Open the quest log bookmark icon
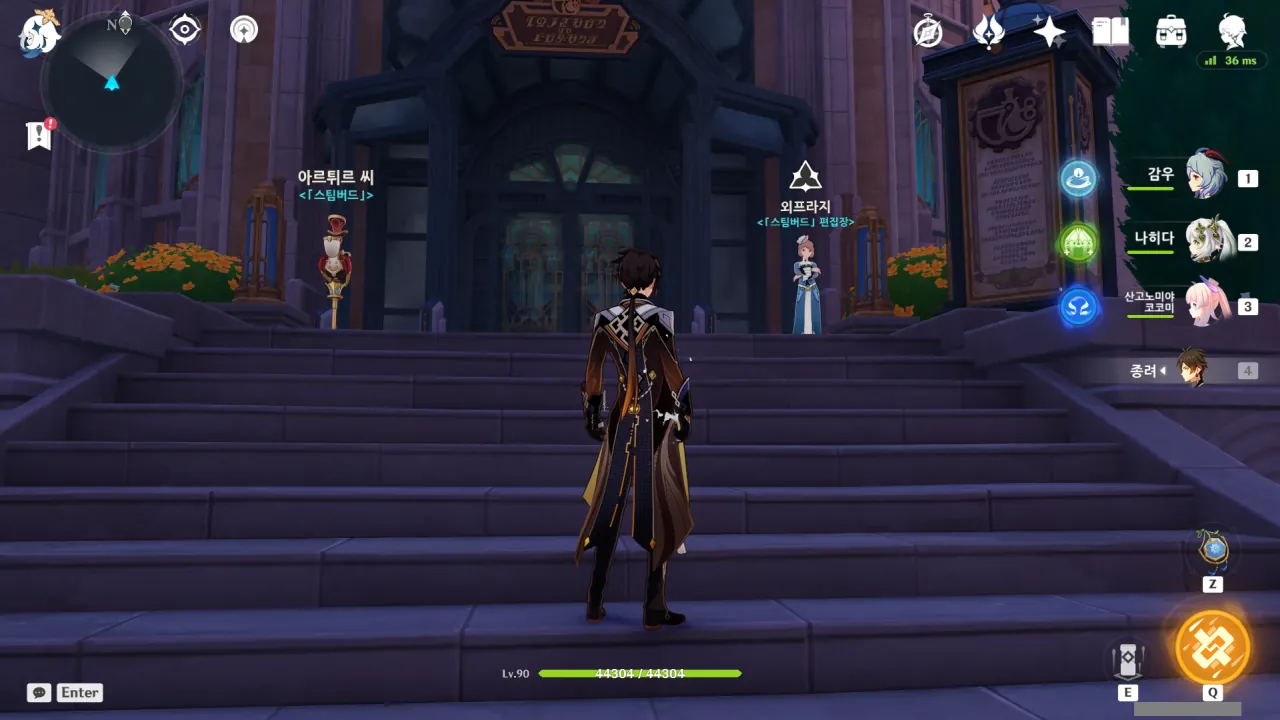 coord(39,135)
